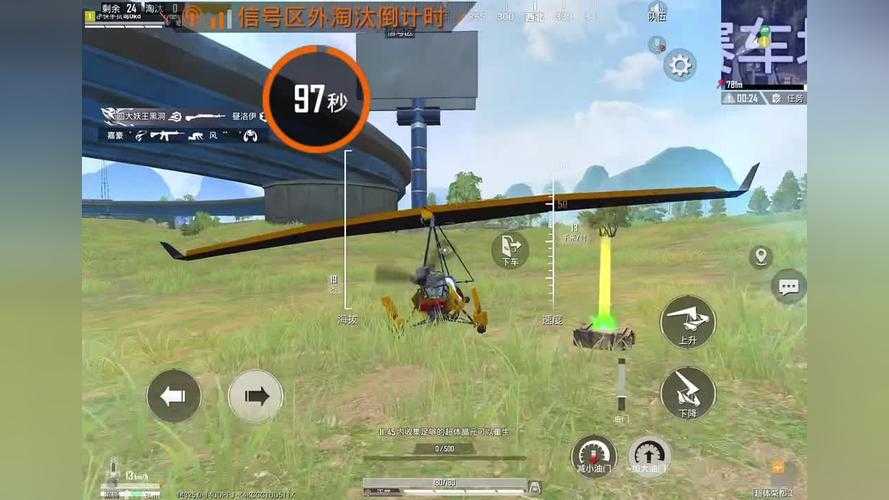Image resolution: width=889 pixels, height=500 pixels.
Task: Tap the 下降 descend button
Action: pos(688,392)
